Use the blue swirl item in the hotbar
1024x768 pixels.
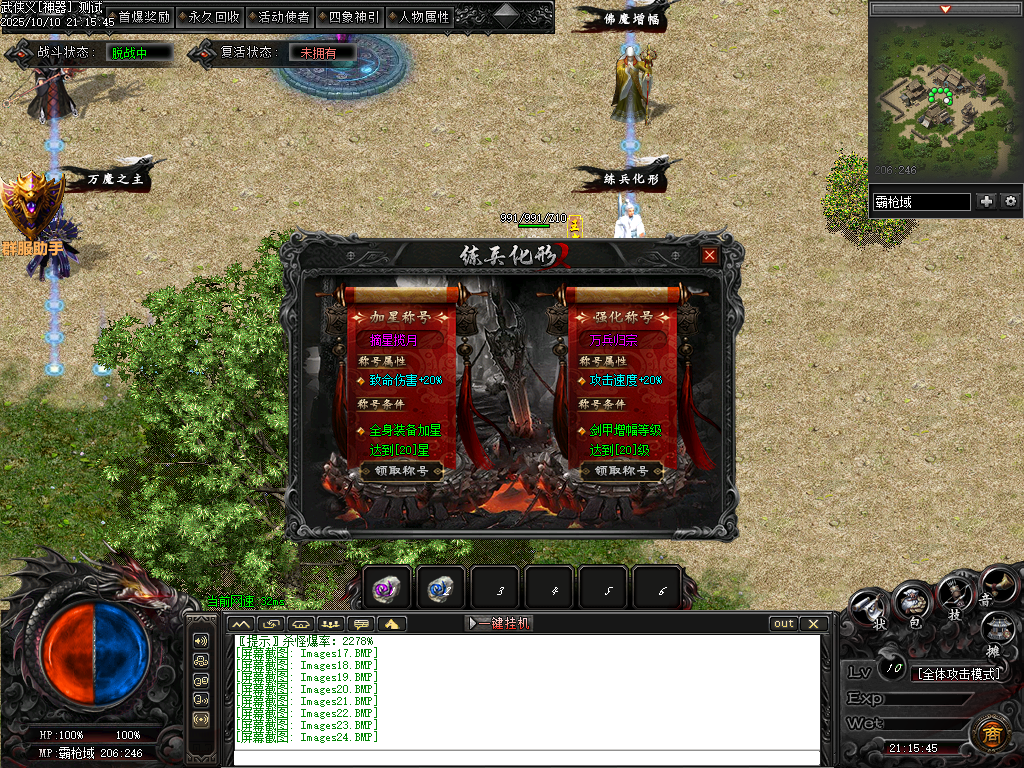coord(441,588)
